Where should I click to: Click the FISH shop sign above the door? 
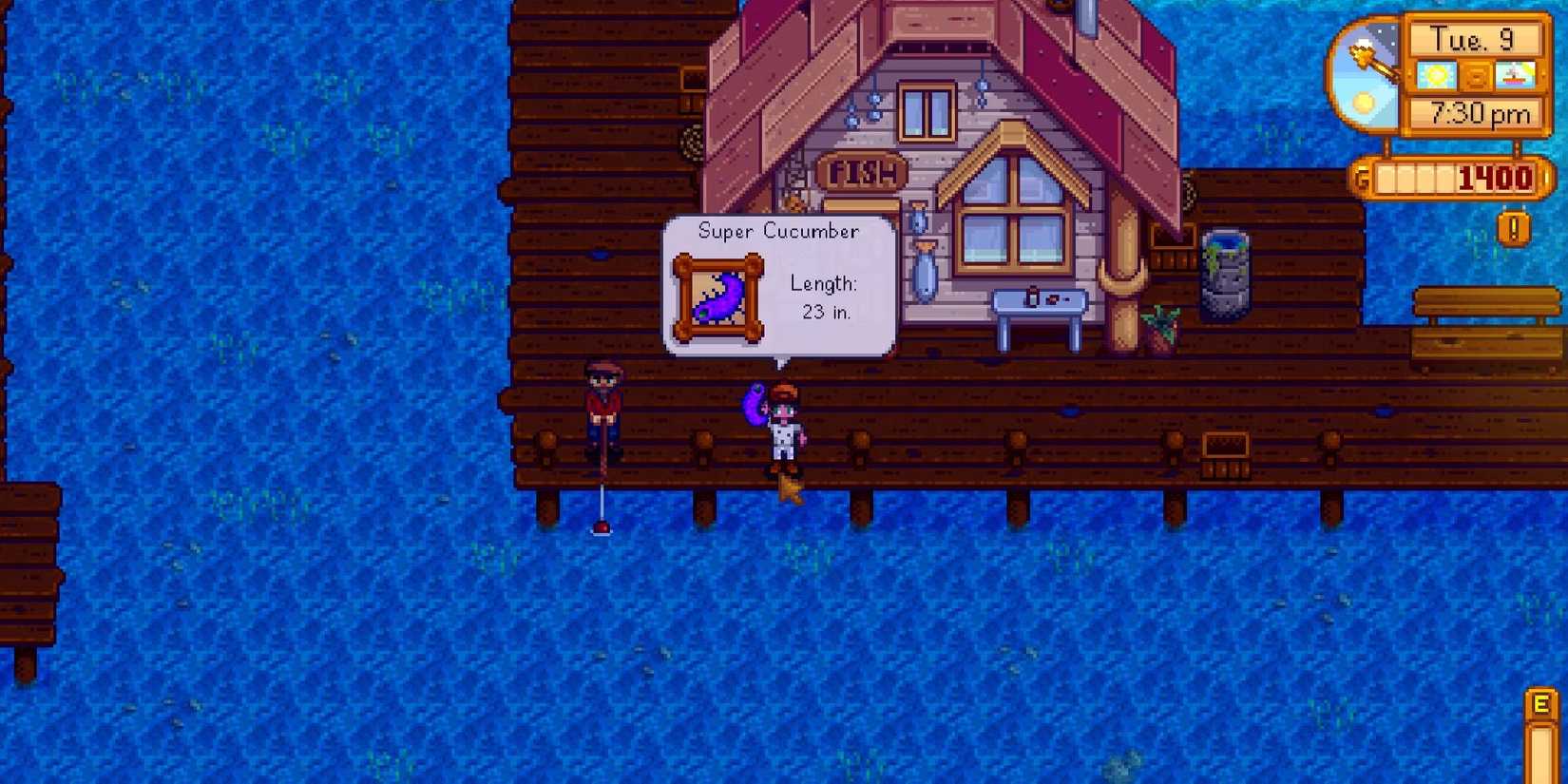coord(864,172)
